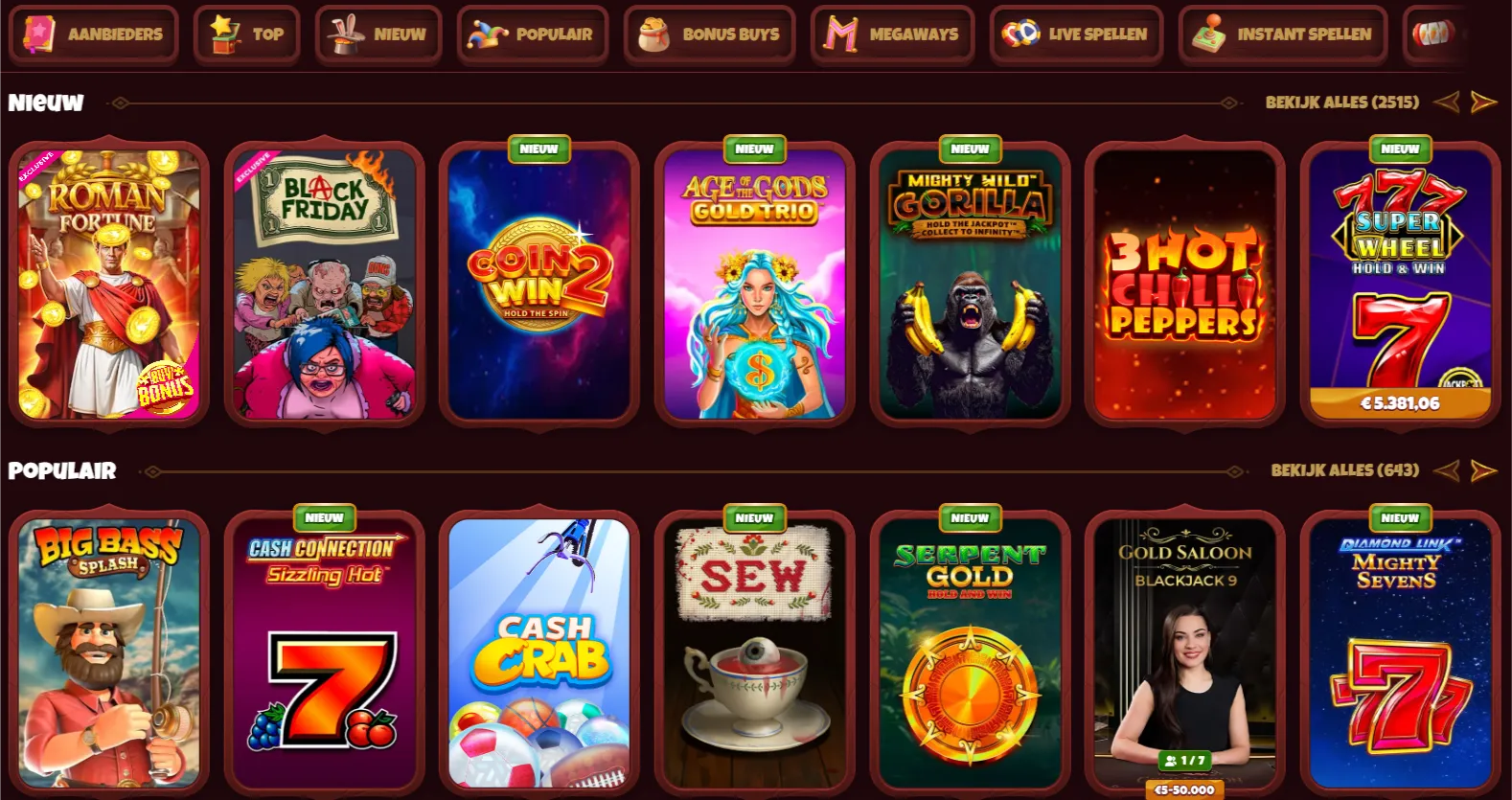Launch the Big Bass Splash game
Screen dimensions: 1512x800
(x=107, y=653)
